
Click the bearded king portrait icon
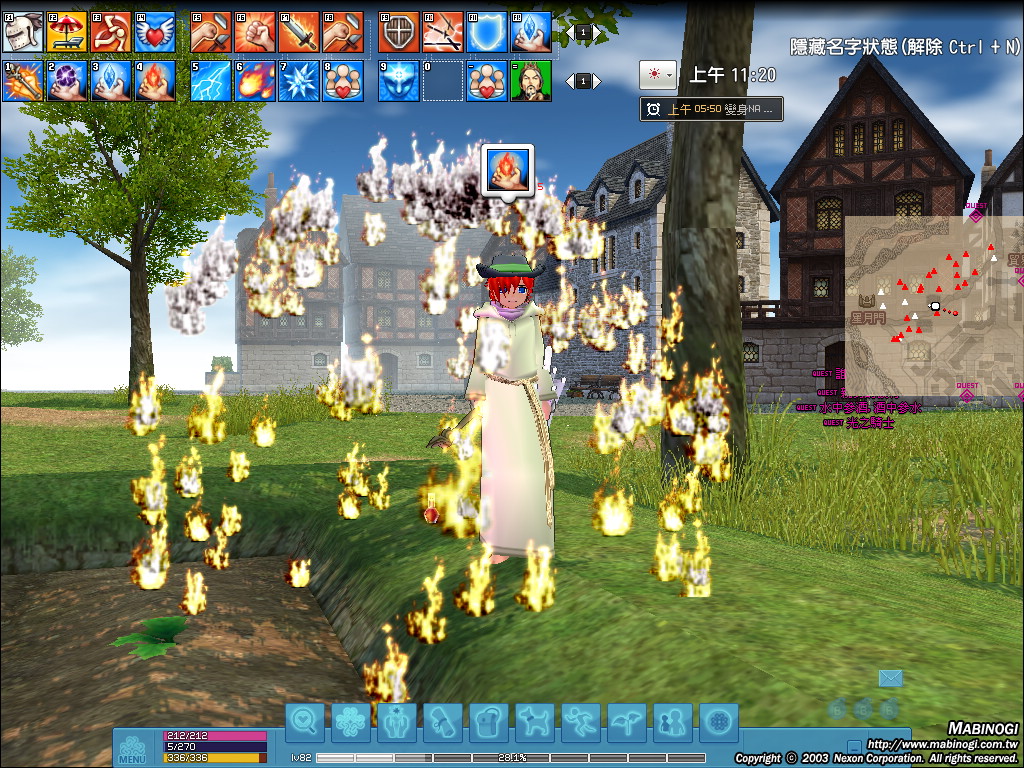pyautogui.click(x=530, y=81)
